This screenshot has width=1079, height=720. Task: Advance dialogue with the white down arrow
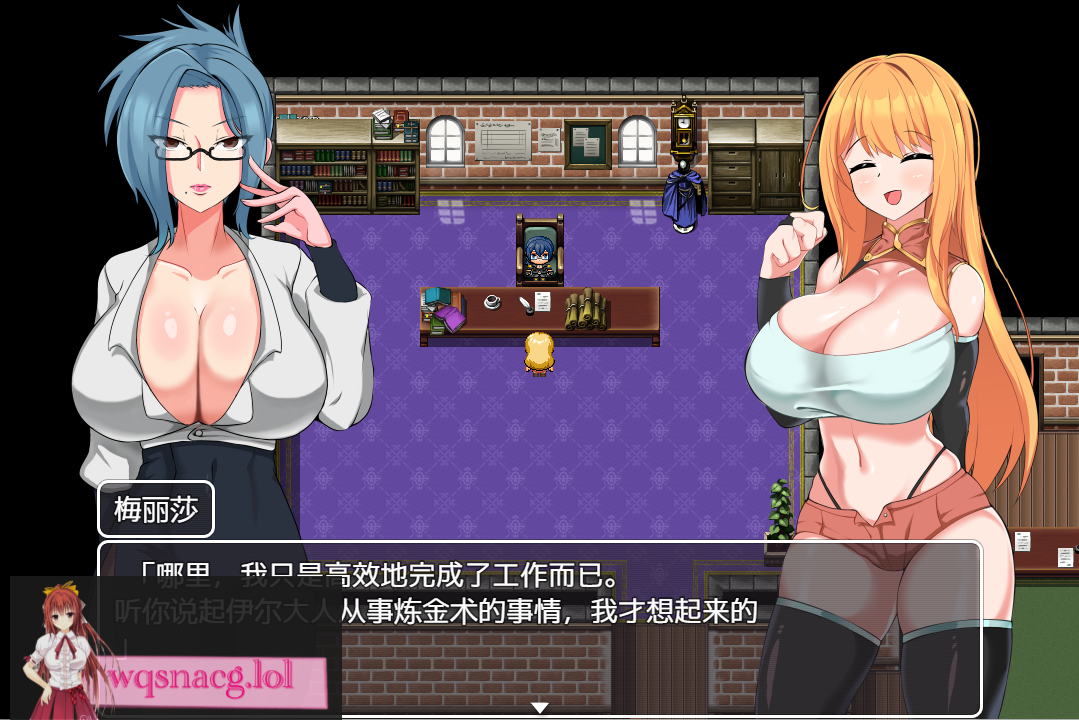[540, 708]
